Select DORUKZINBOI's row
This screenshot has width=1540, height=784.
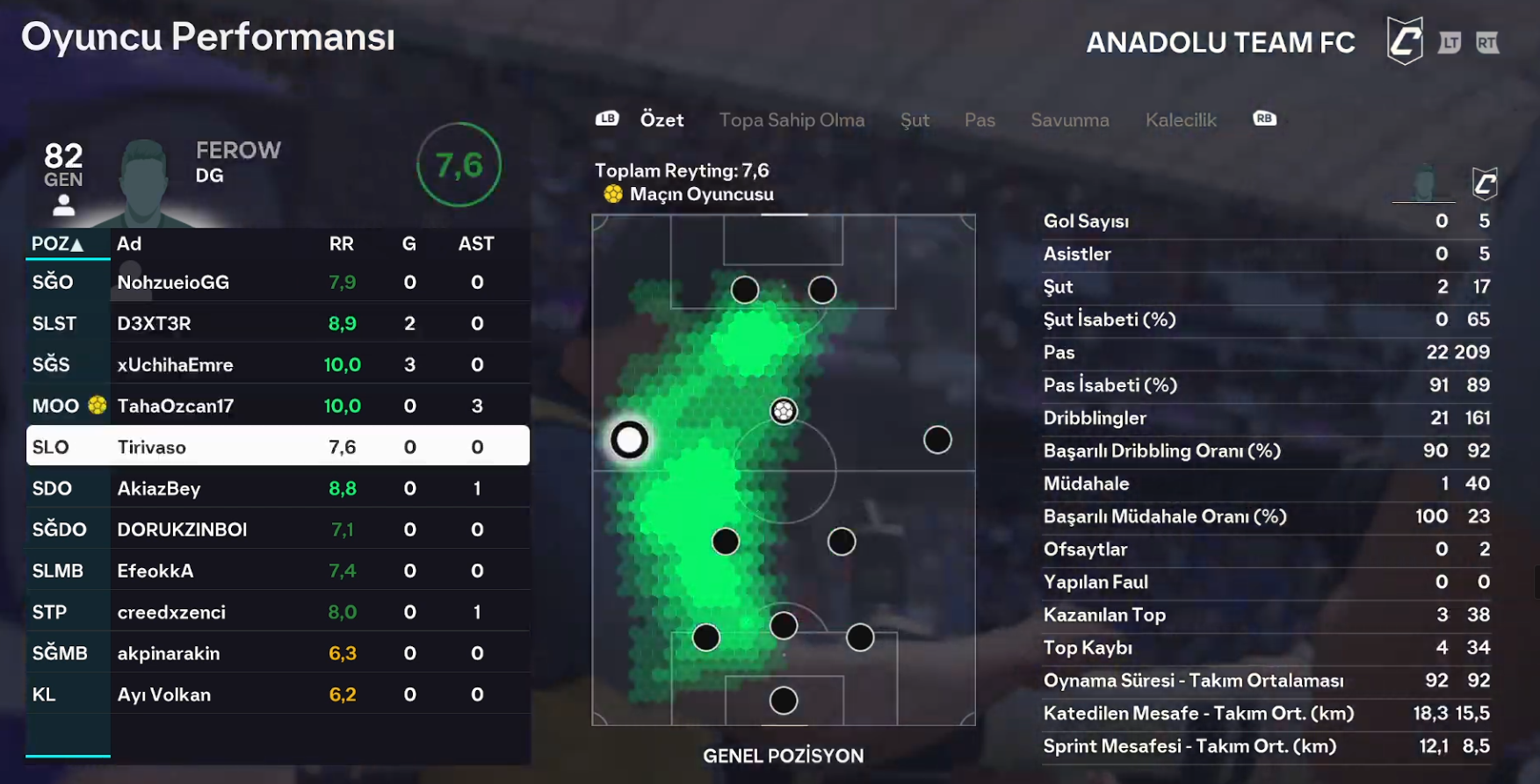[x=278, y=529]
